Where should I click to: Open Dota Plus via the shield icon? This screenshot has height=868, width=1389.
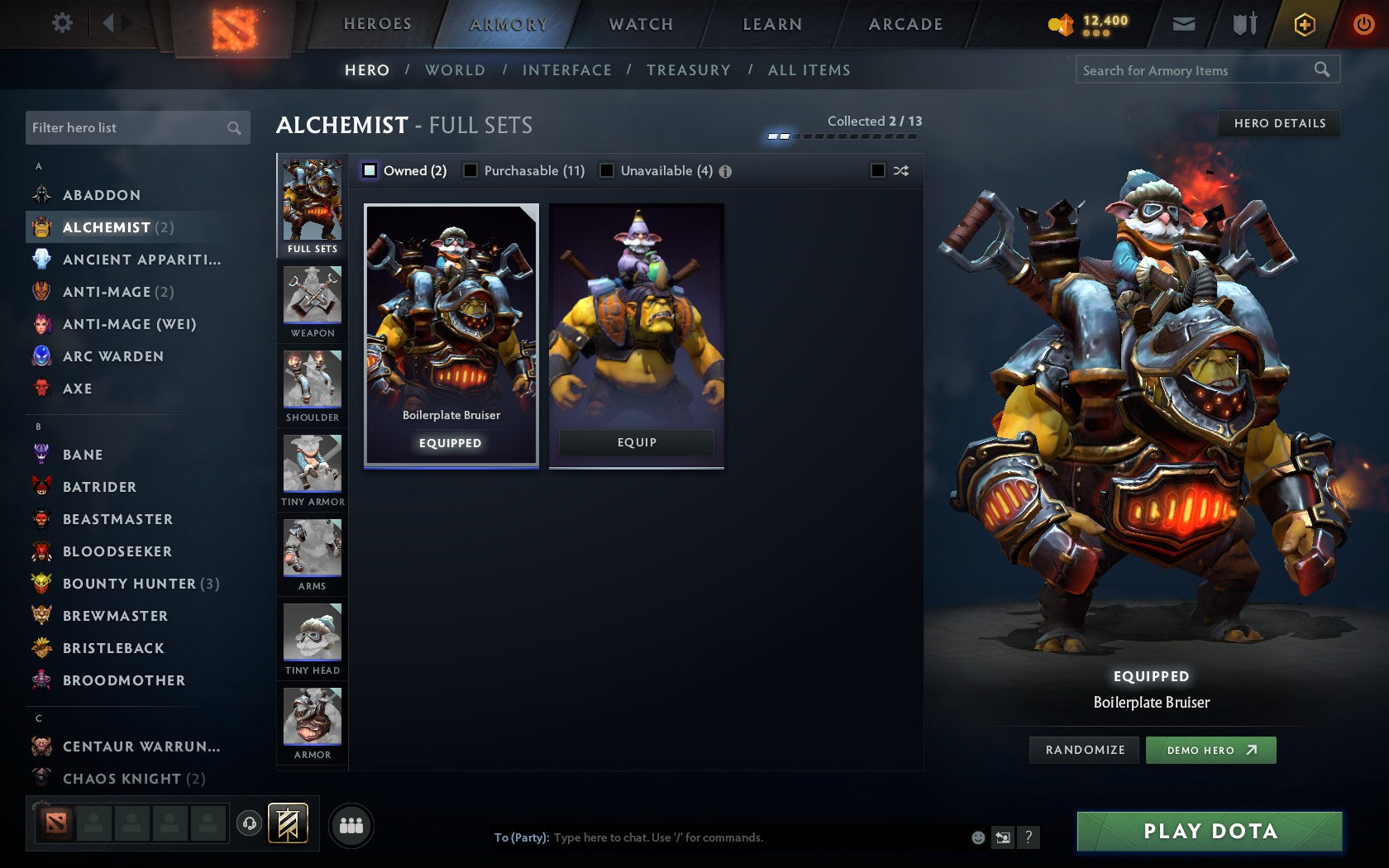(1305, 23)
